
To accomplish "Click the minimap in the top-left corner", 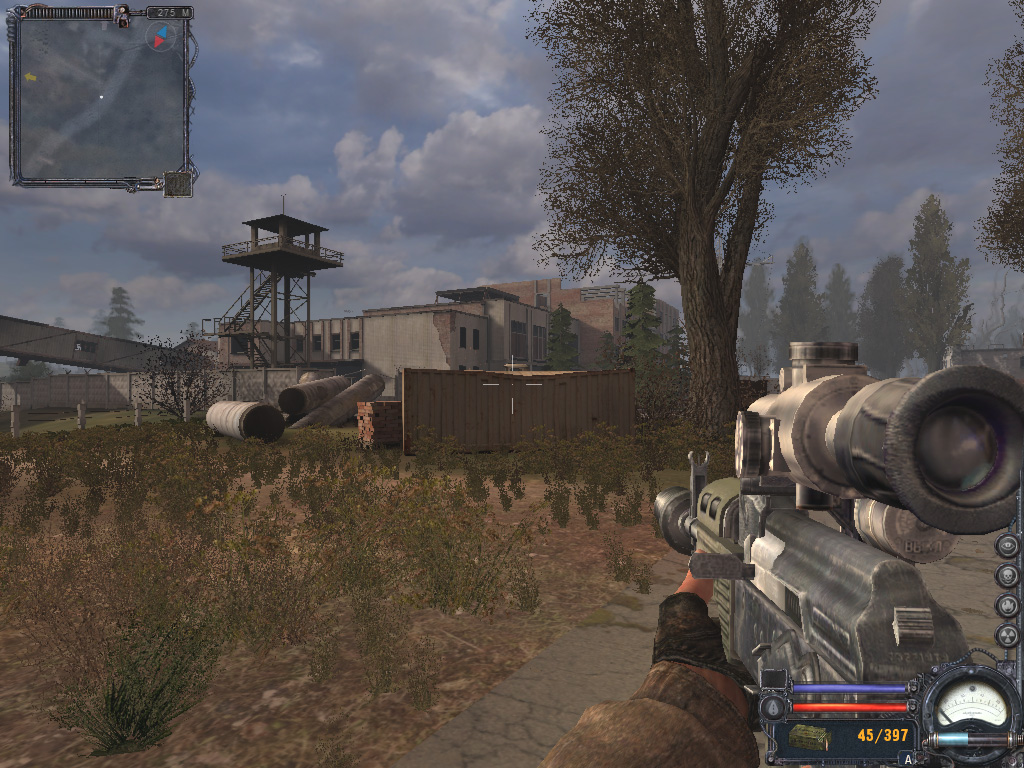I will (100, 98).
